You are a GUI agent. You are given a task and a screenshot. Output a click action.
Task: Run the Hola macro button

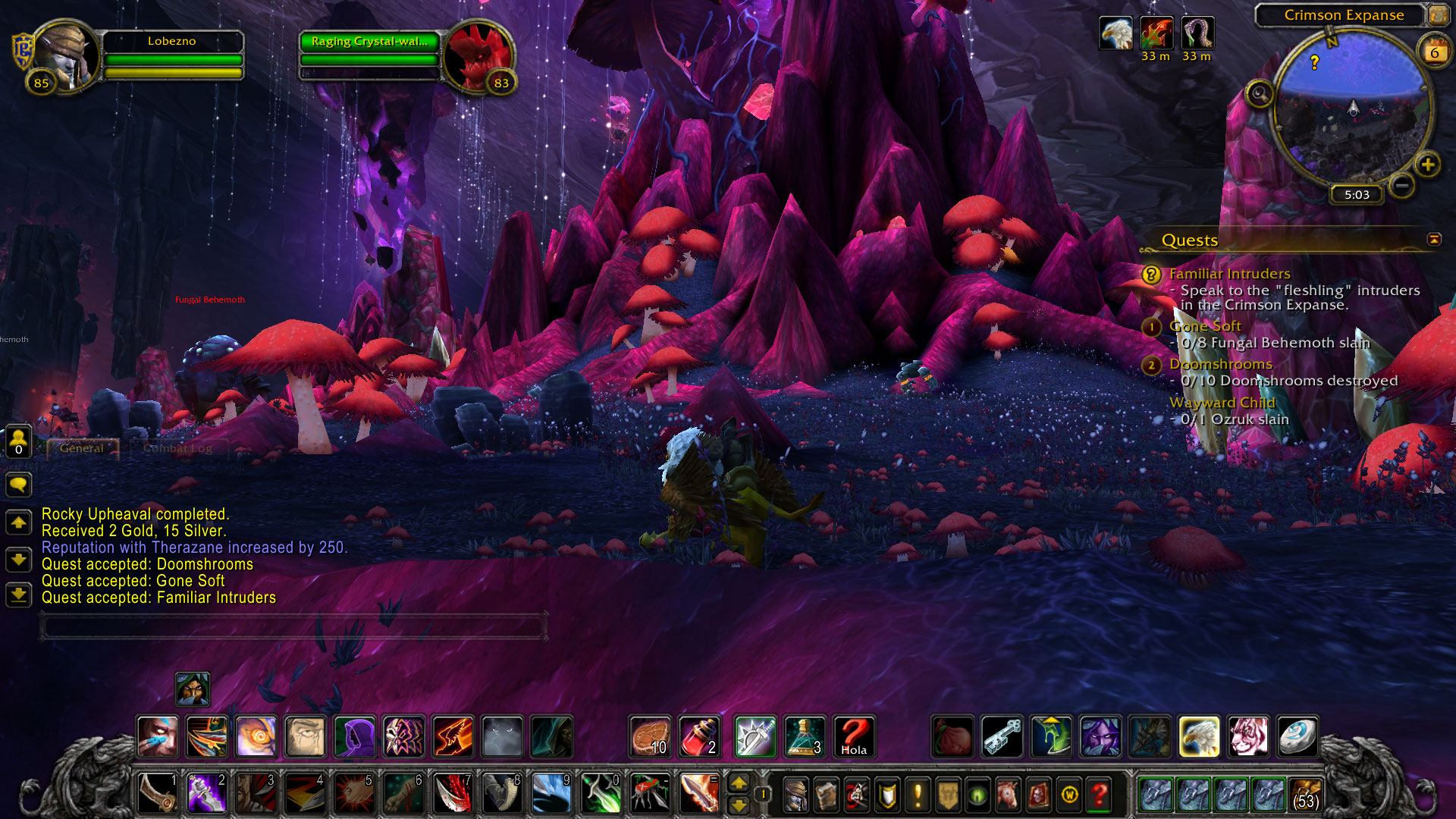[x=854, y=736]
